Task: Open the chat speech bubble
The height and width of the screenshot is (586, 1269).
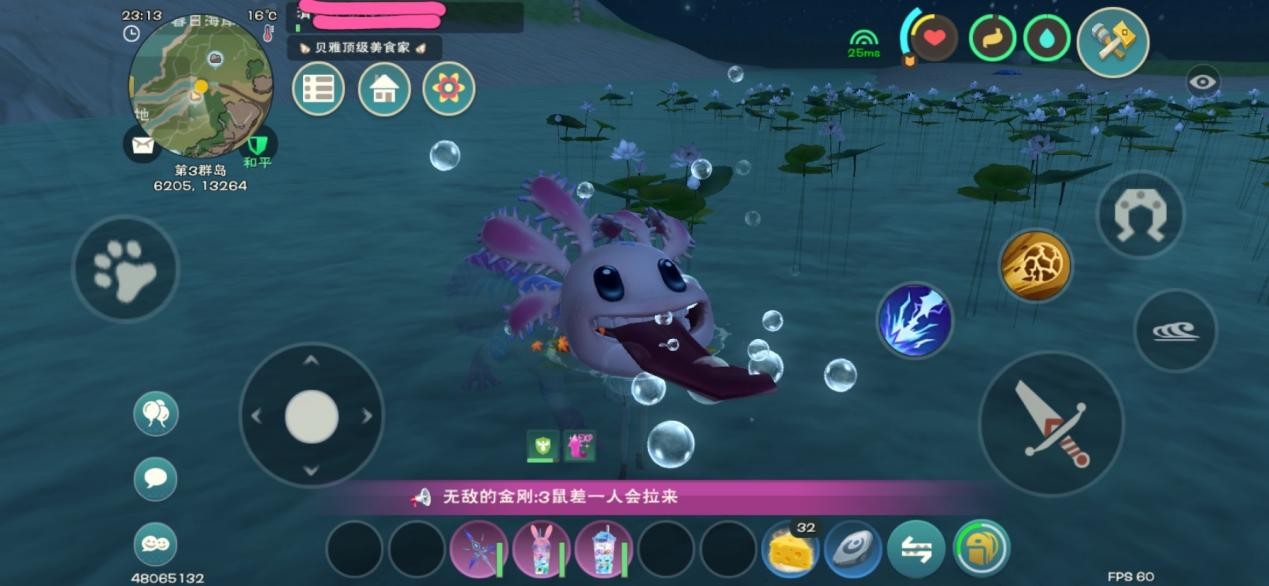Action: pyautogui.click(x=156, y=478)
